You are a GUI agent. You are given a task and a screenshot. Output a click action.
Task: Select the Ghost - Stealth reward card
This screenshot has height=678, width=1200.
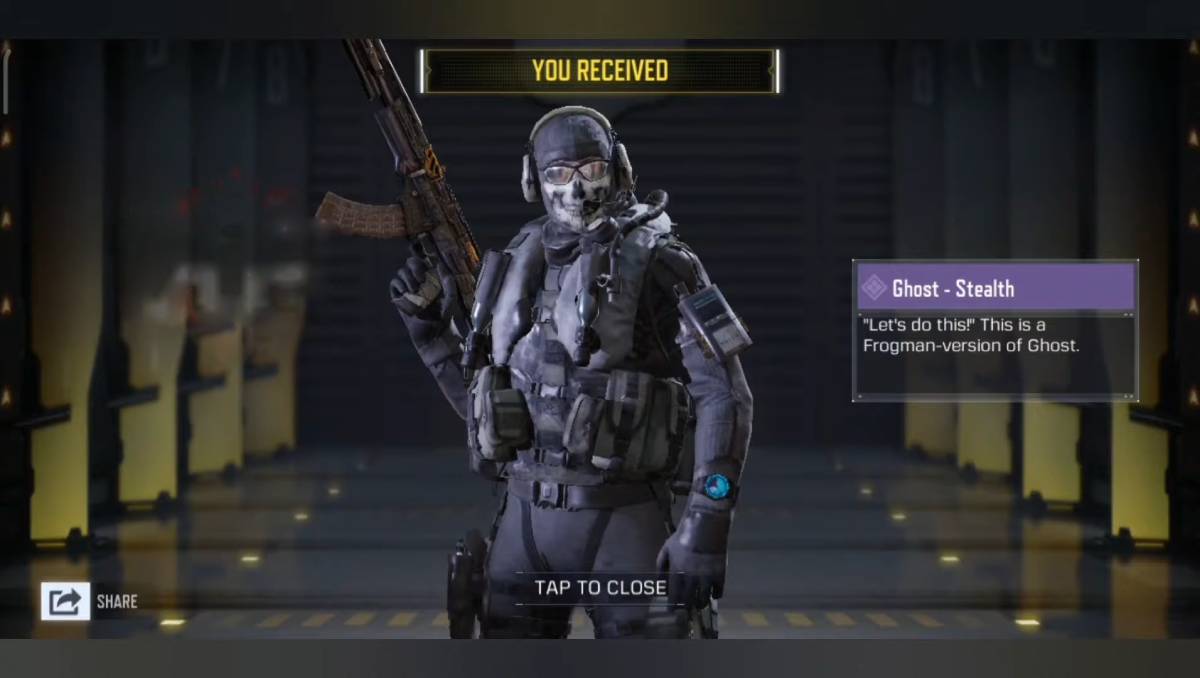click(995, 330)
